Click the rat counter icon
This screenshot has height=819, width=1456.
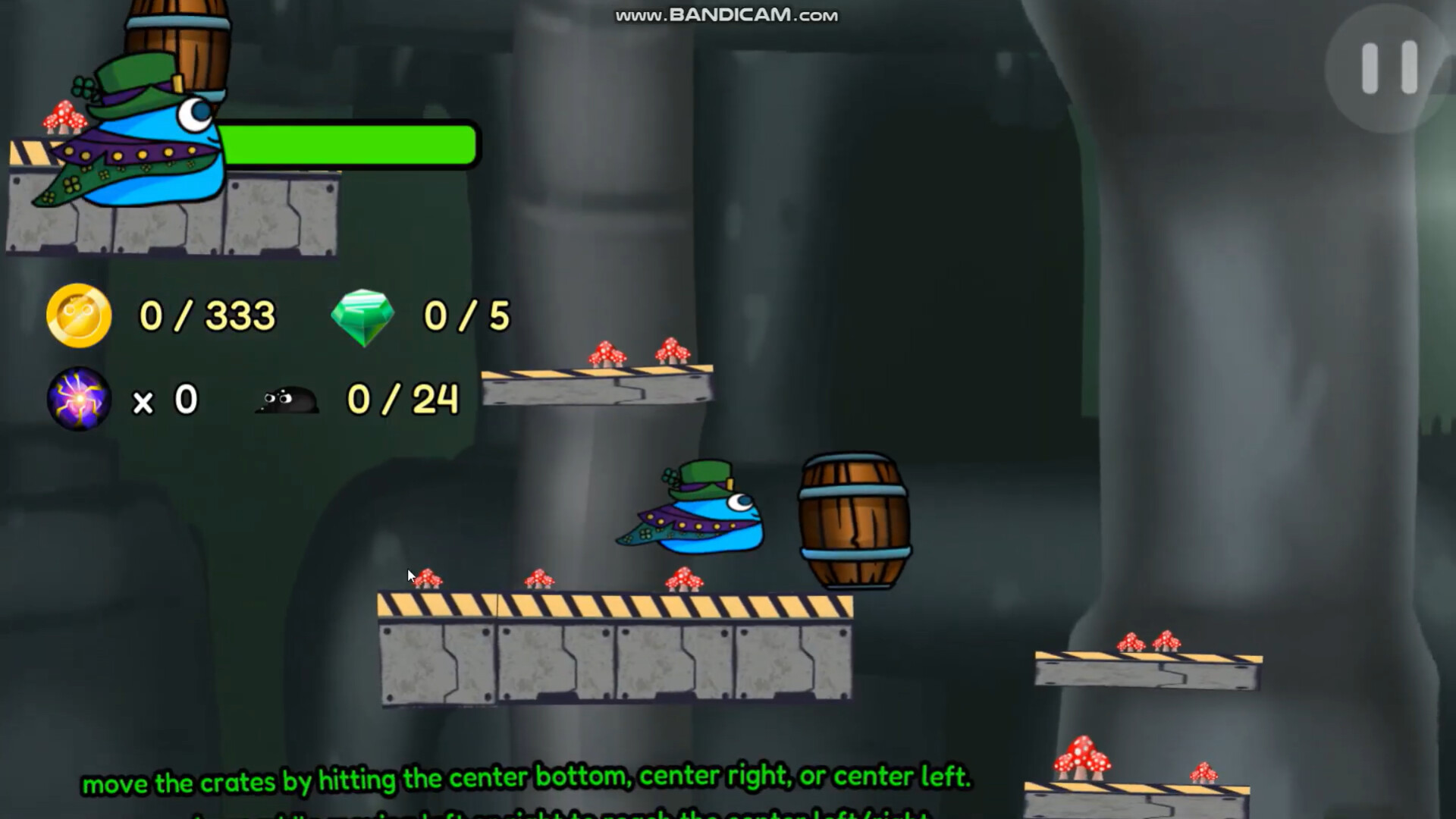(289, 400)
